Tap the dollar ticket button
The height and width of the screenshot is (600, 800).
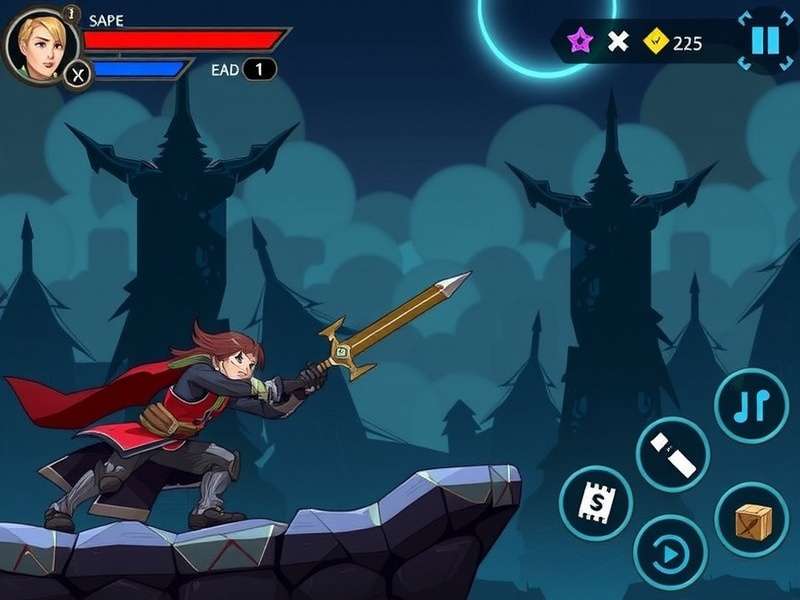pyautogui.click(x=596, y=501)
